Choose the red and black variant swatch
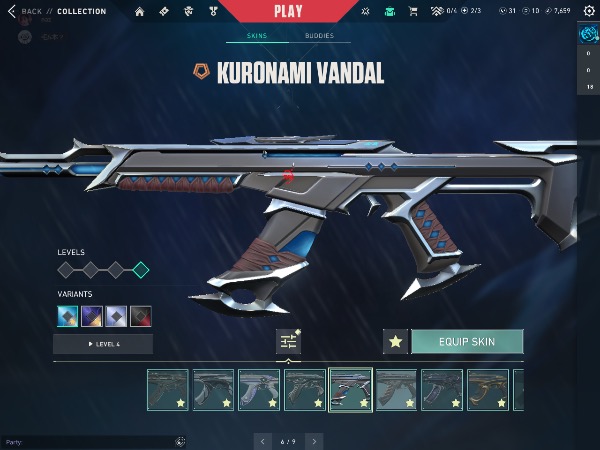Image resolution: width=600 pixels, height=450 pixels. (141, 317)
